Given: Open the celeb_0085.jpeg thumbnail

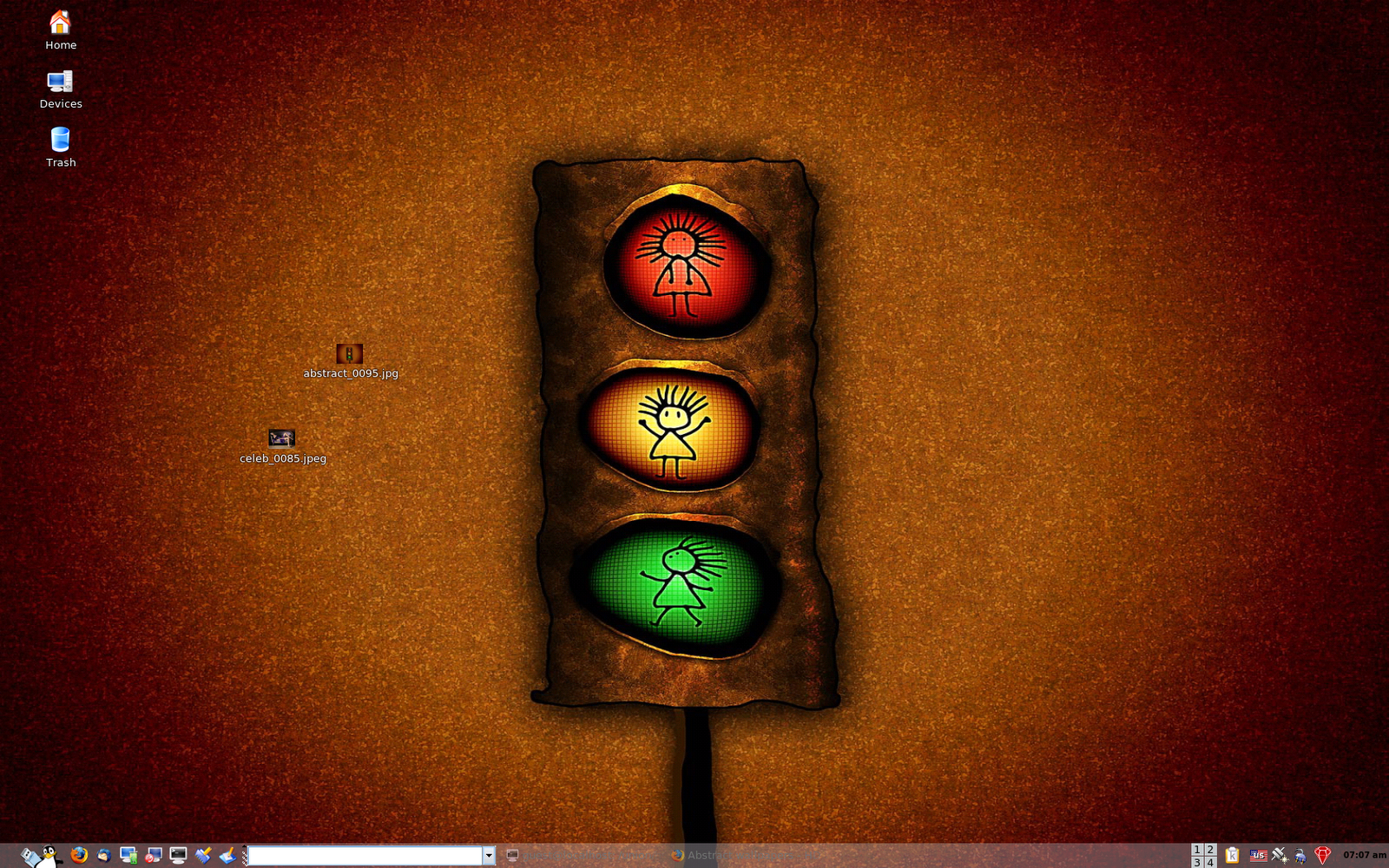Looking at the screenshot, I should click(x=280, y=438).
